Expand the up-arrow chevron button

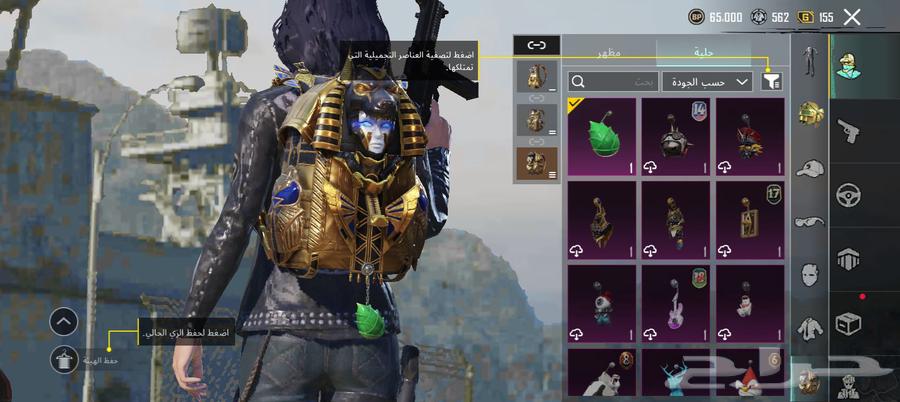pyautogui.click(x=64, y=321)
